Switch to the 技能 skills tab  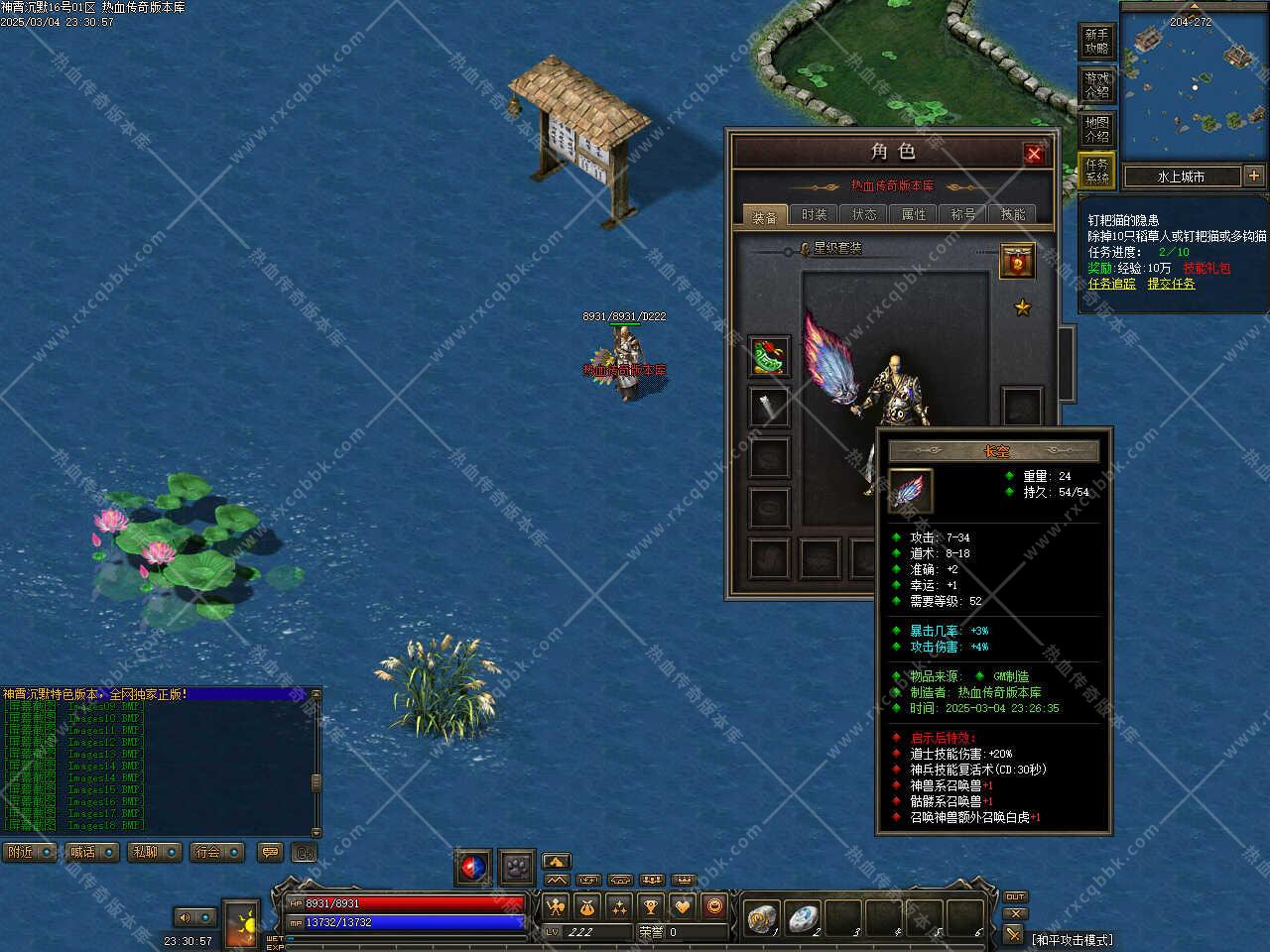[1013, 214]
